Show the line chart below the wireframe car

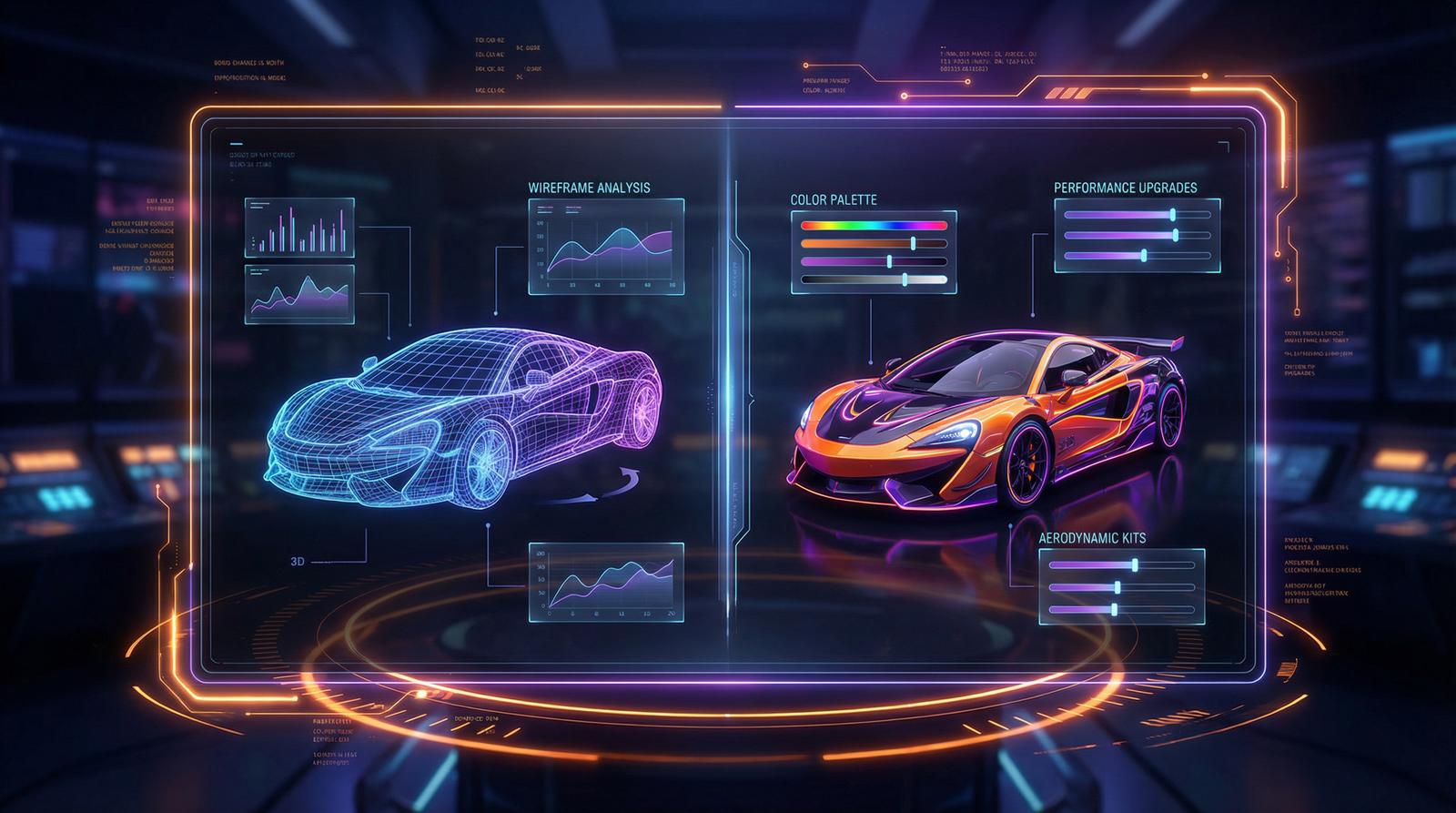pyautogui.click(x=606, y=583)
